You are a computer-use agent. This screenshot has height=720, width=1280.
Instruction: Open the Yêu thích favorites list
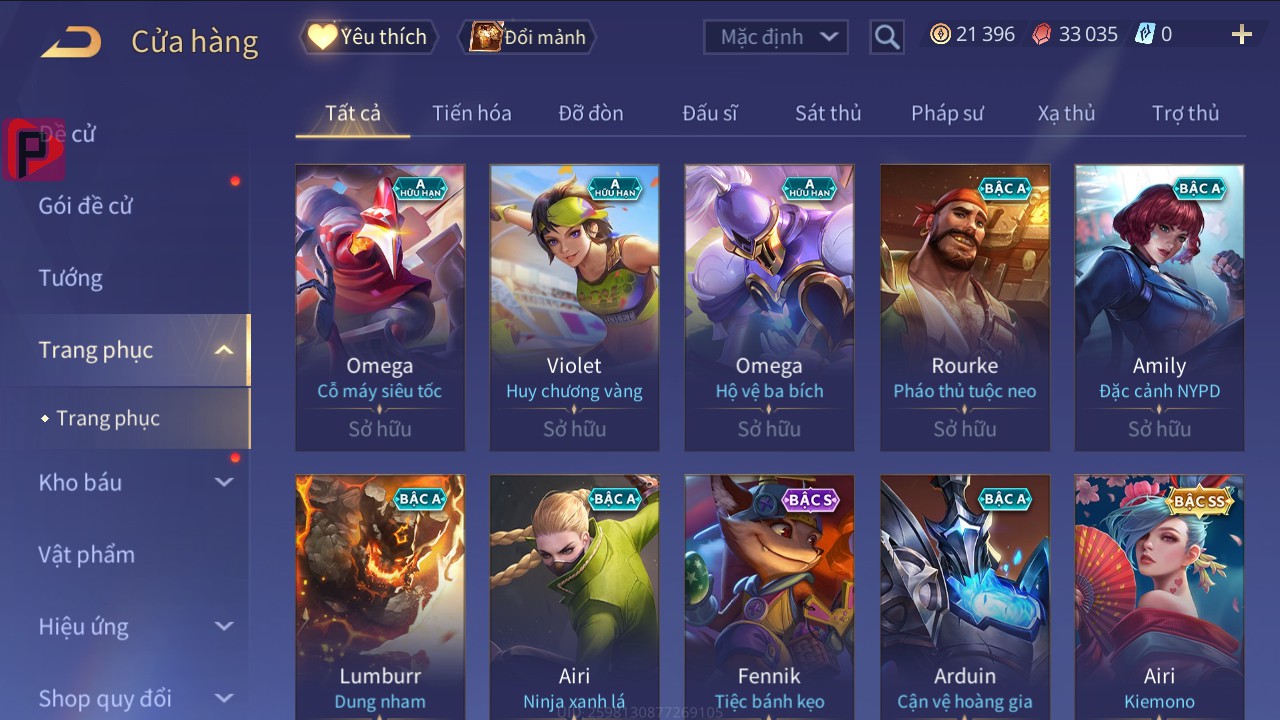pos(368,37)
